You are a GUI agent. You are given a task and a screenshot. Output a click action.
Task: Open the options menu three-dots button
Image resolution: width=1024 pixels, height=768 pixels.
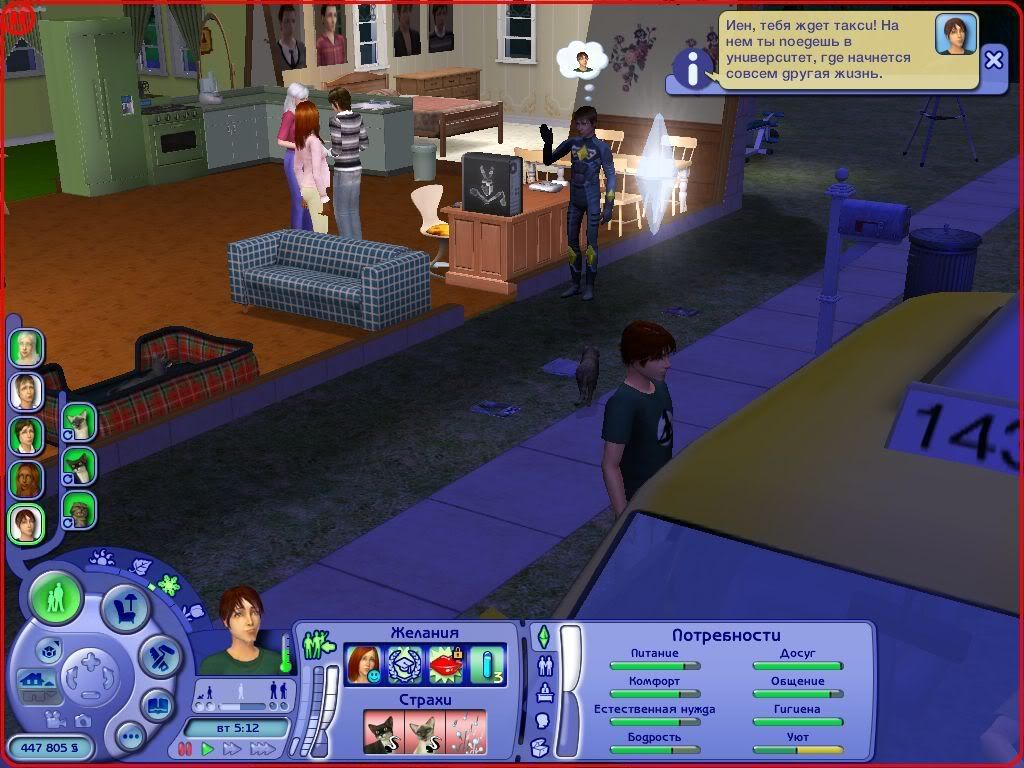[x=130, y=738]
